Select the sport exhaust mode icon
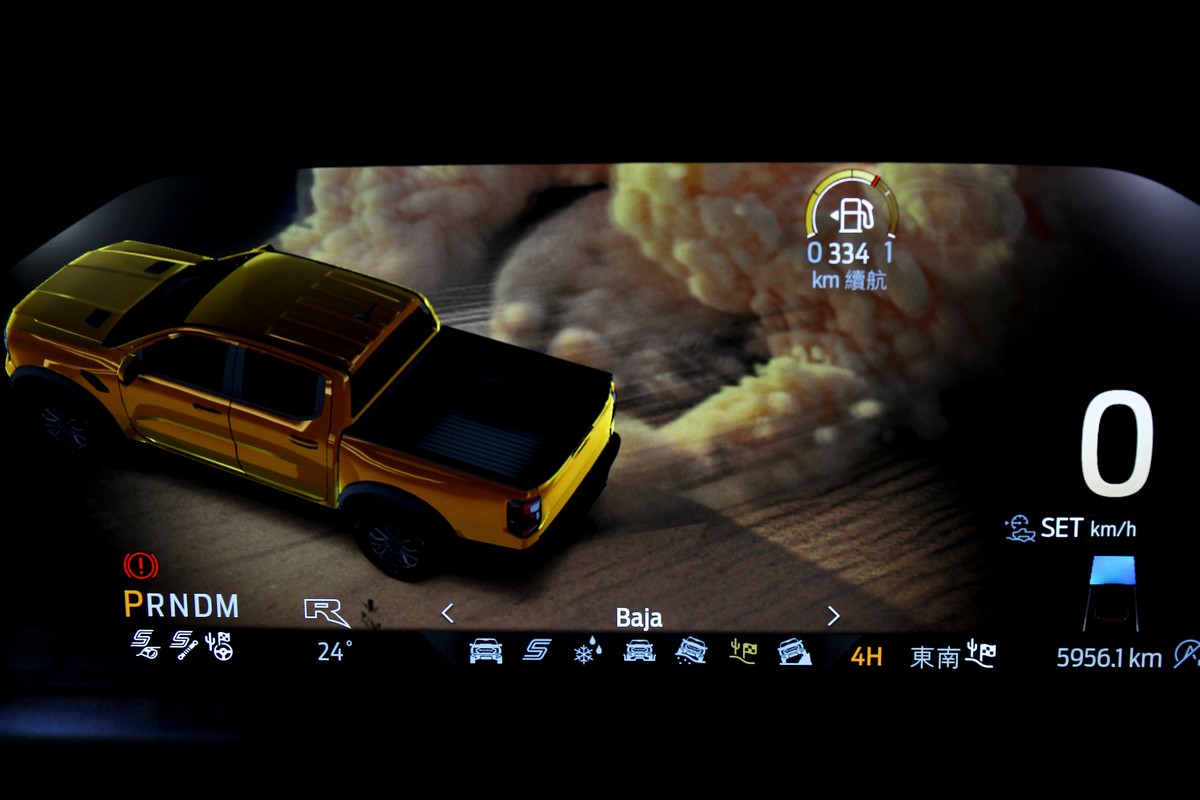Screen dimensions: 1200x800 146,647
